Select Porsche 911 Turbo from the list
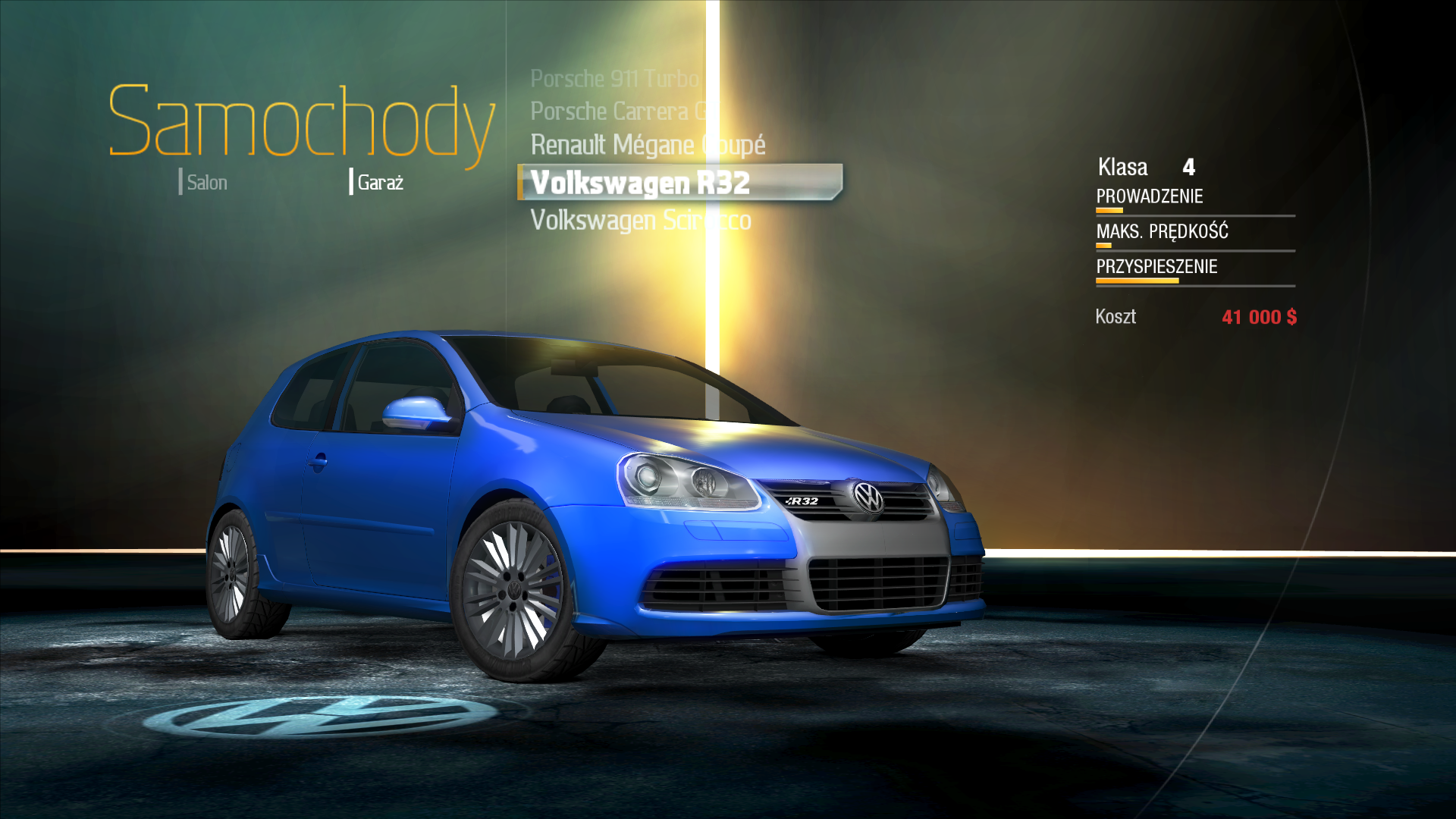 click(614, 79)
